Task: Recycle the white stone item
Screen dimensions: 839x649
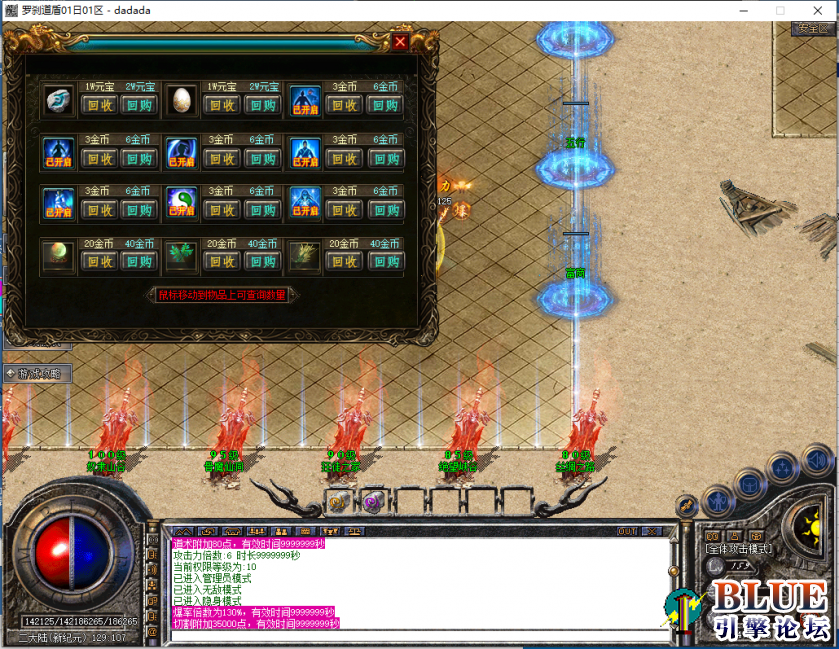Action: tap(98, 105)
